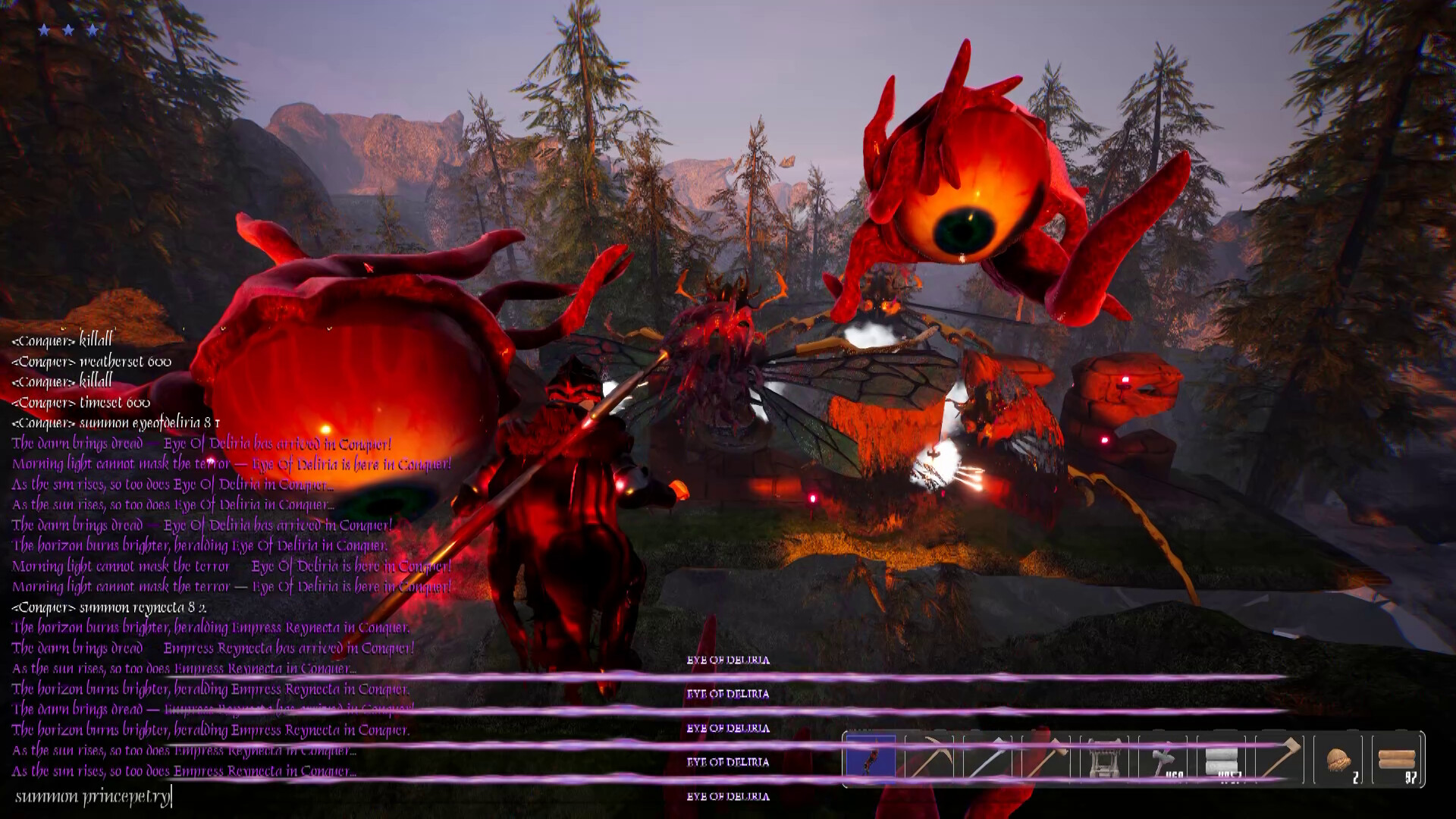Screen dimensions: 1456x819
Task: Select the highlighted red weapon hotbar slot
Action: click(x=871, y=758)
